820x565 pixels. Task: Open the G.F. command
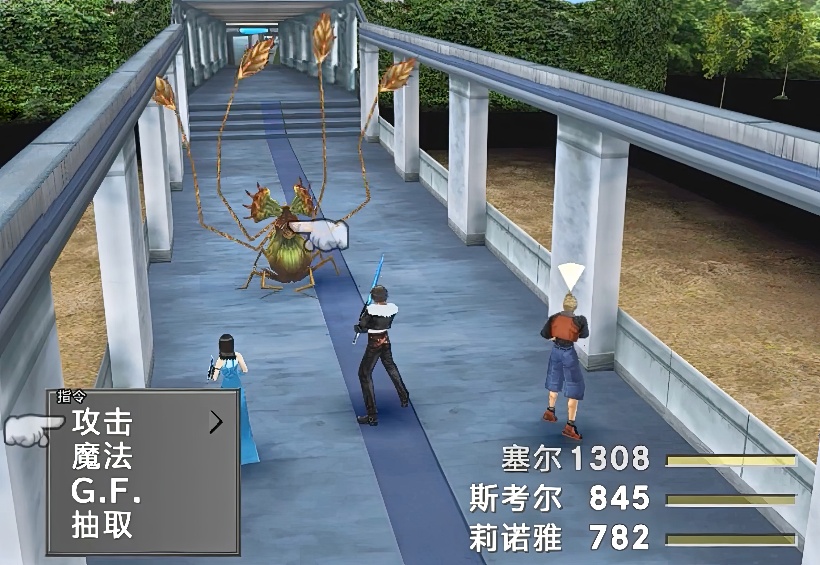tap(106, 492)
